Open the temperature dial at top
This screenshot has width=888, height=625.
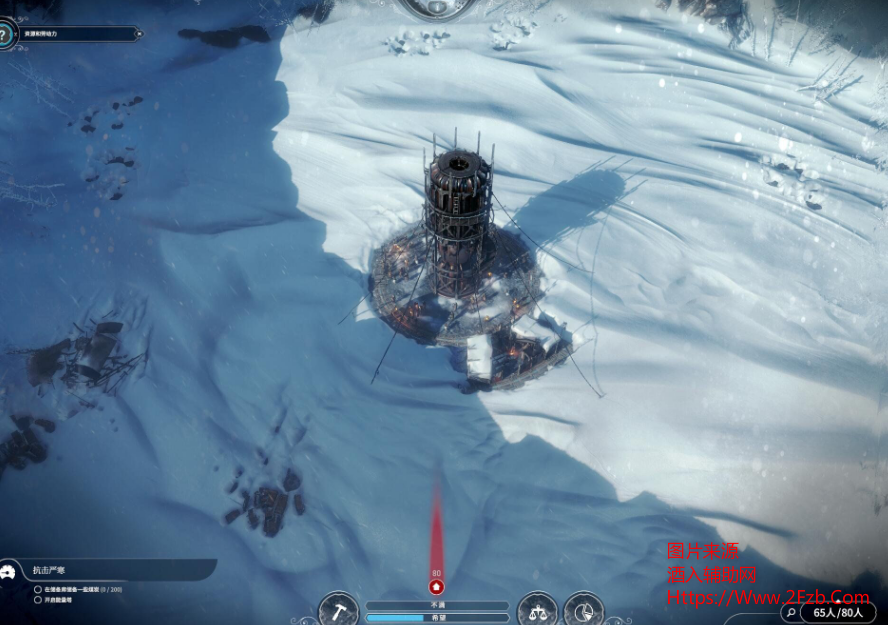[438, 6]
